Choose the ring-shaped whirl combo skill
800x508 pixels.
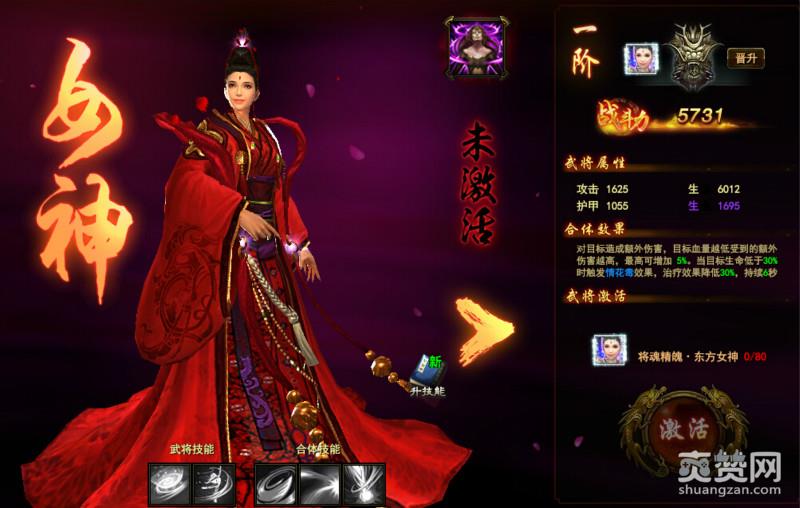275,483
